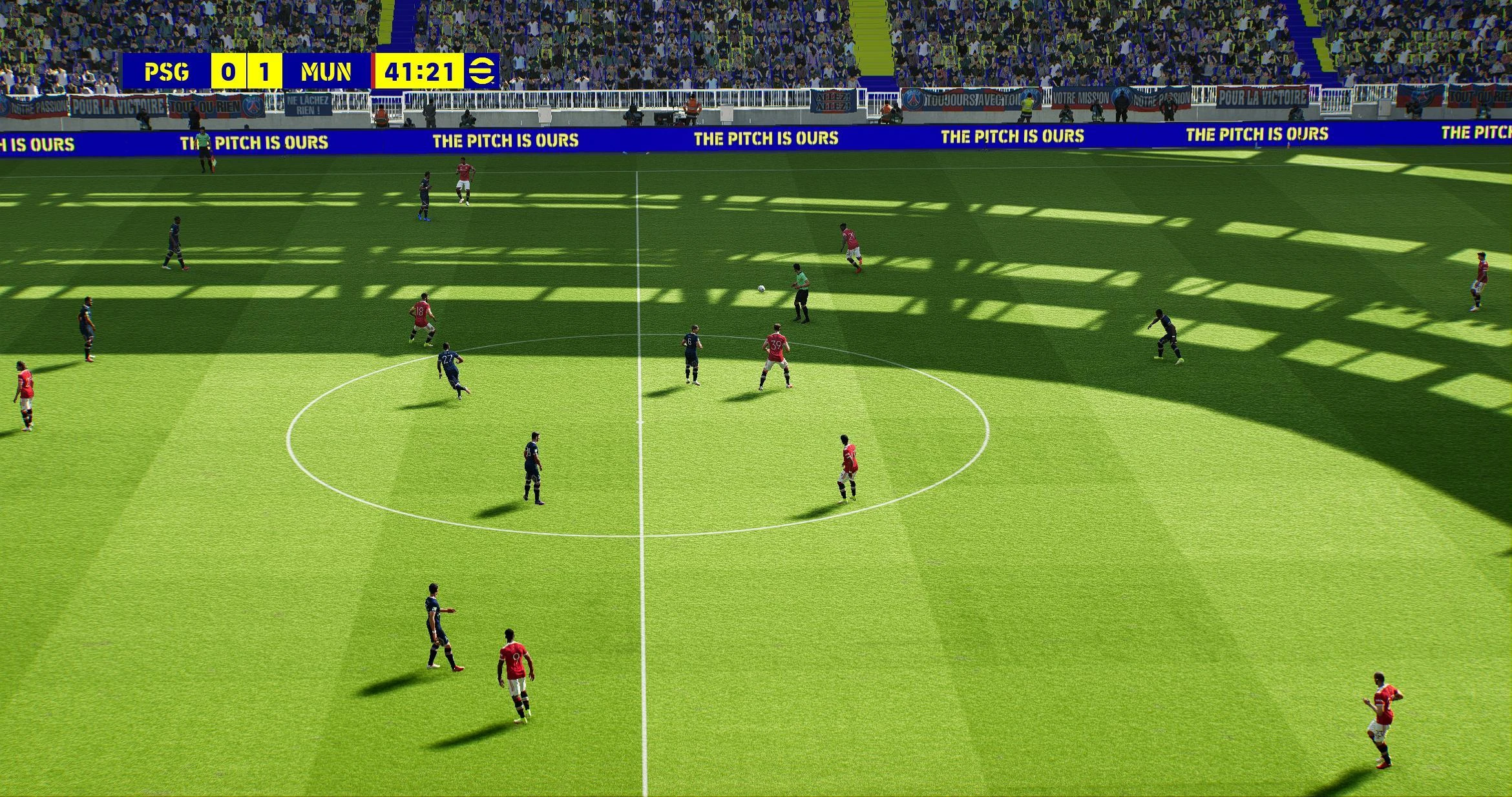Viewport: 1512px width, 797px height.
Task: Click the yellow score box on the scoreboard
Action: pyautogui.click(x=247, y=72)
